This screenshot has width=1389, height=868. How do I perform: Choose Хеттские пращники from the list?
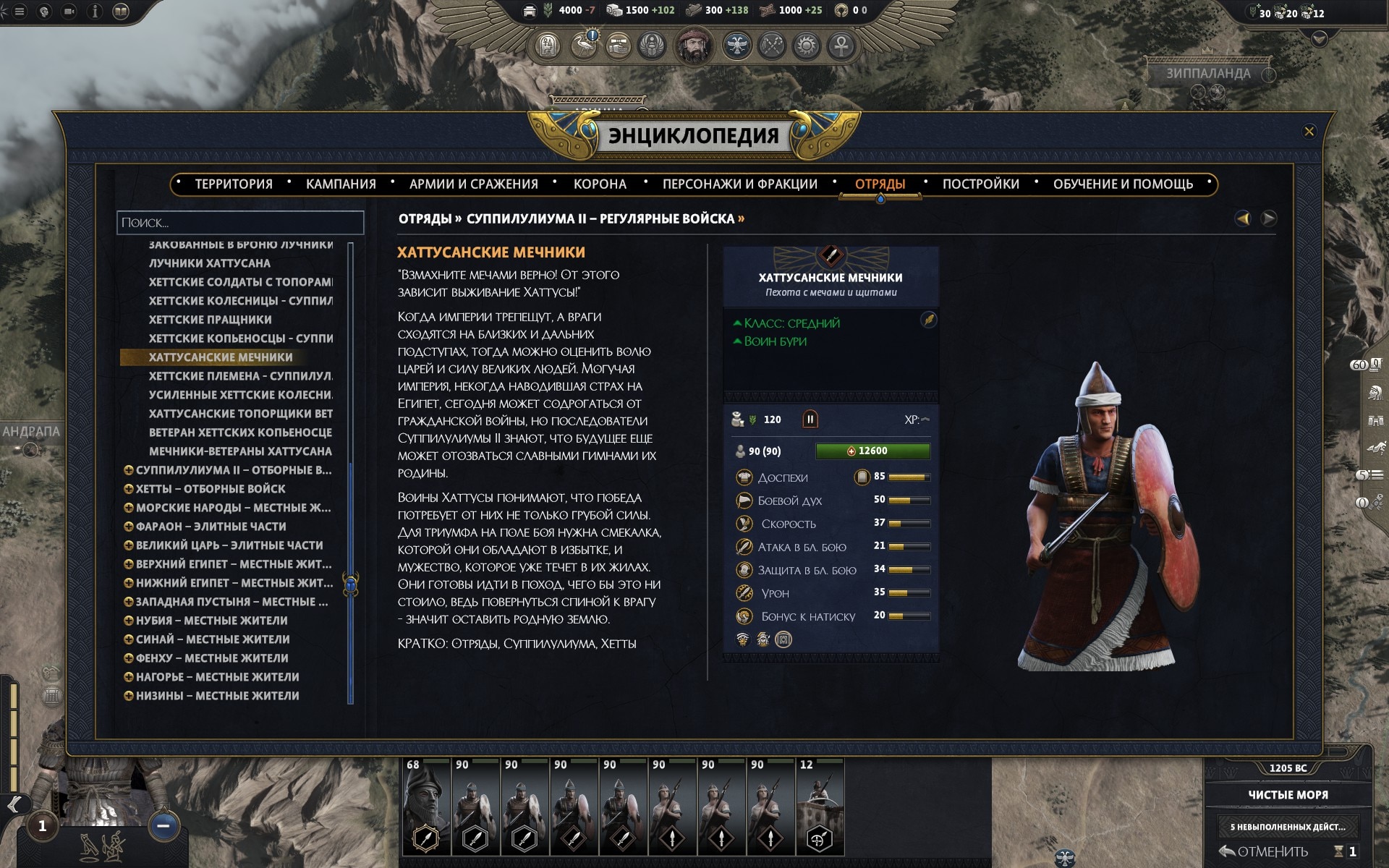(x=211, y=320)
